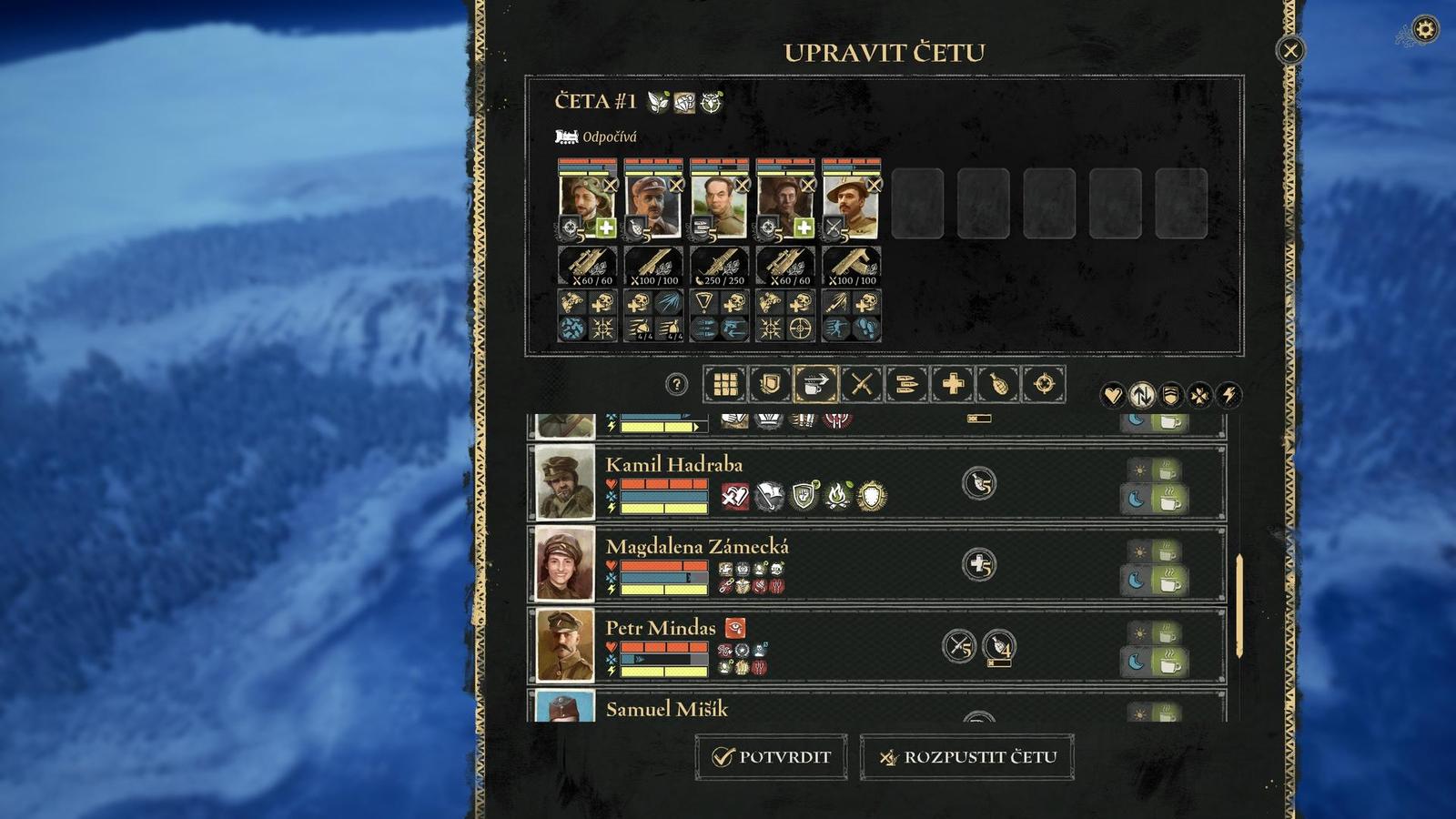This screenshot has height=819, width=1456.
Task: Select the shield badge filter tab
Action: 771,385
